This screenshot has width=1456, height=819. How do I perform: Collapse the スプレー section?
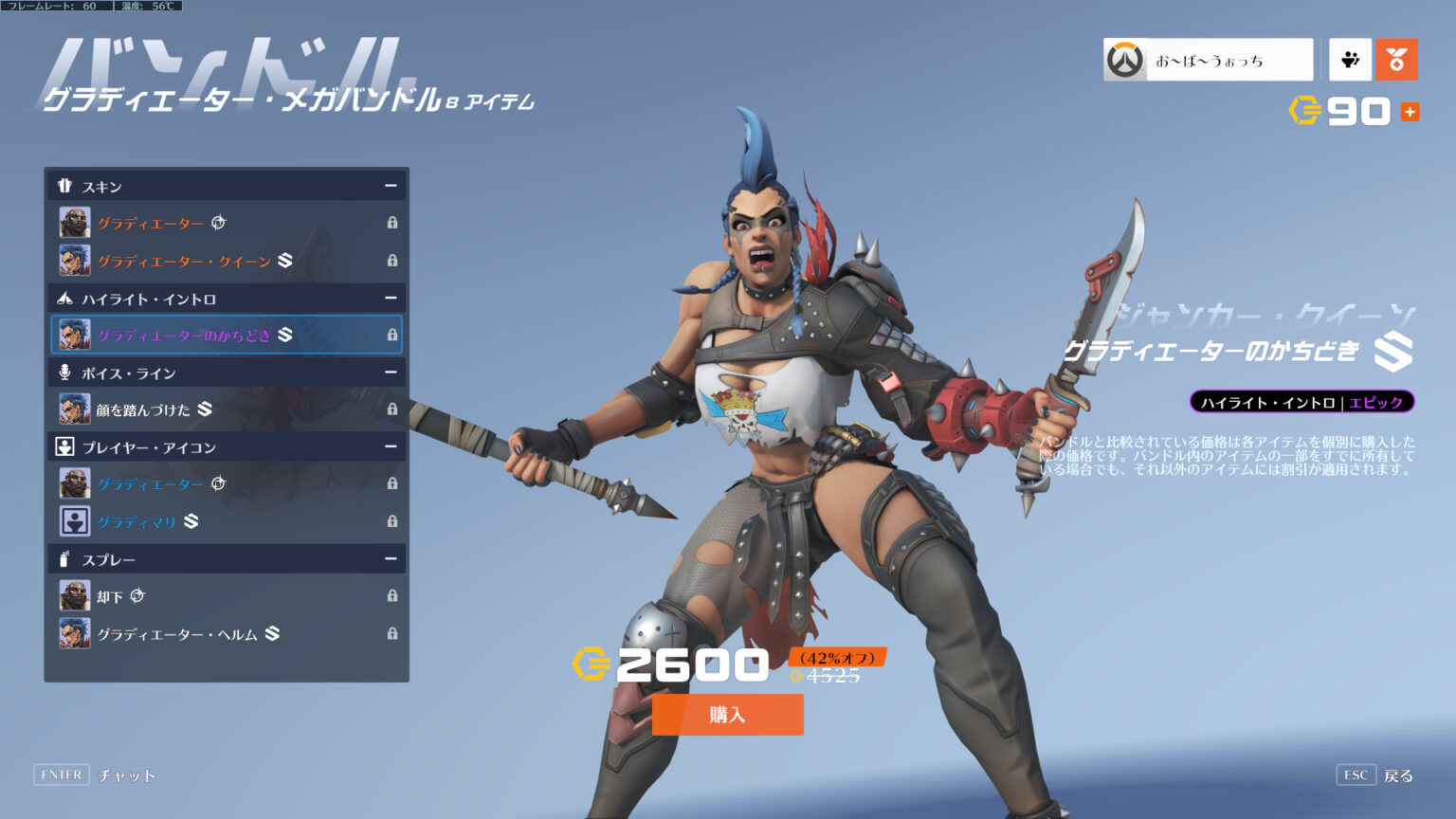point(390,559)
